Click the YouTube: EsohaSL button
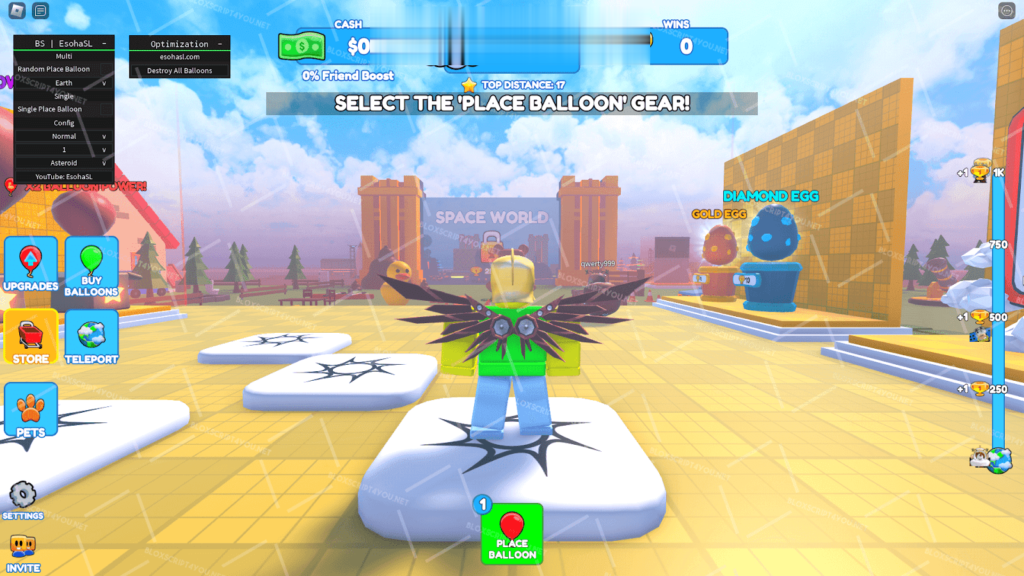The width and height of the screenshot is (1024, 576). pyautogui.click(x=64, y=176)
